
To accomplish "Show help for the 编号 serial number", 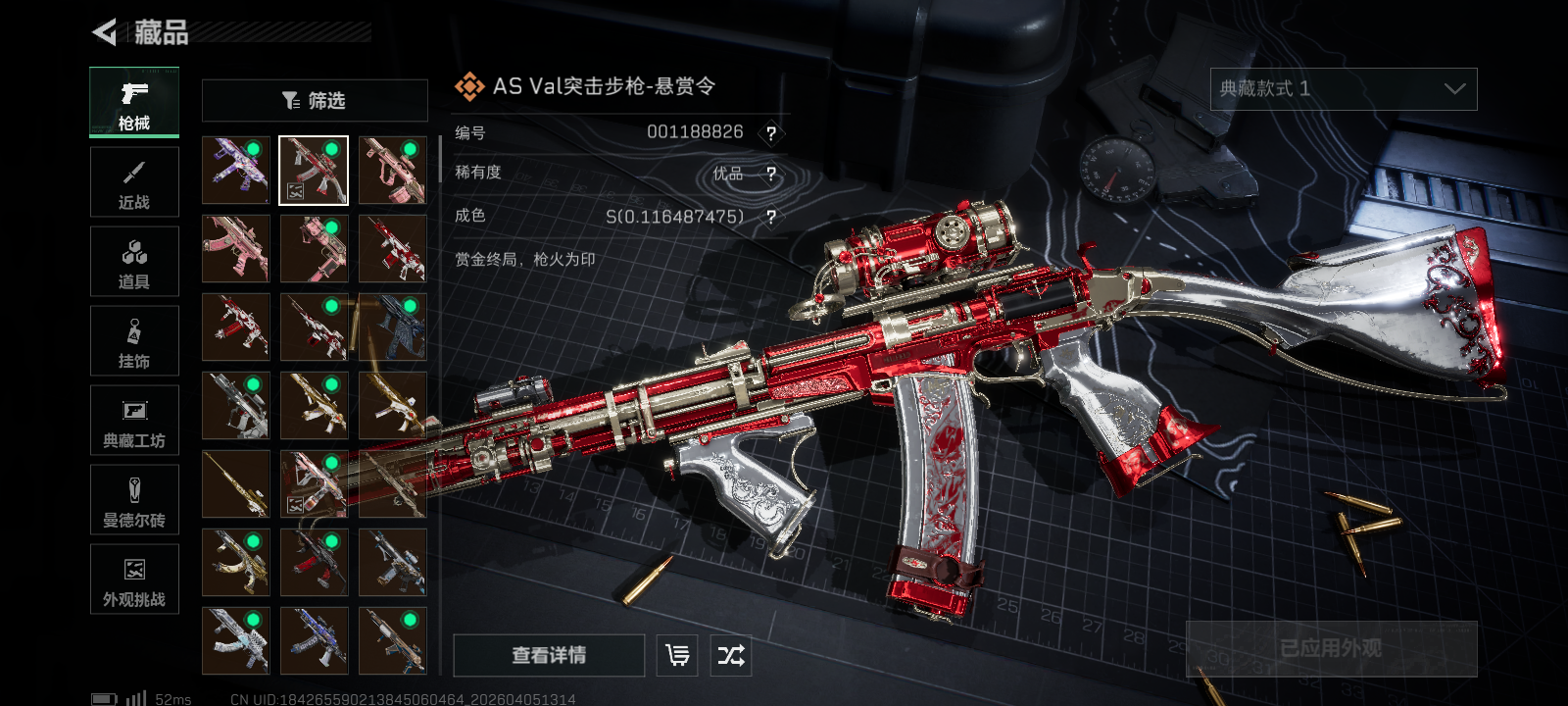I will (x=771, y=133).
